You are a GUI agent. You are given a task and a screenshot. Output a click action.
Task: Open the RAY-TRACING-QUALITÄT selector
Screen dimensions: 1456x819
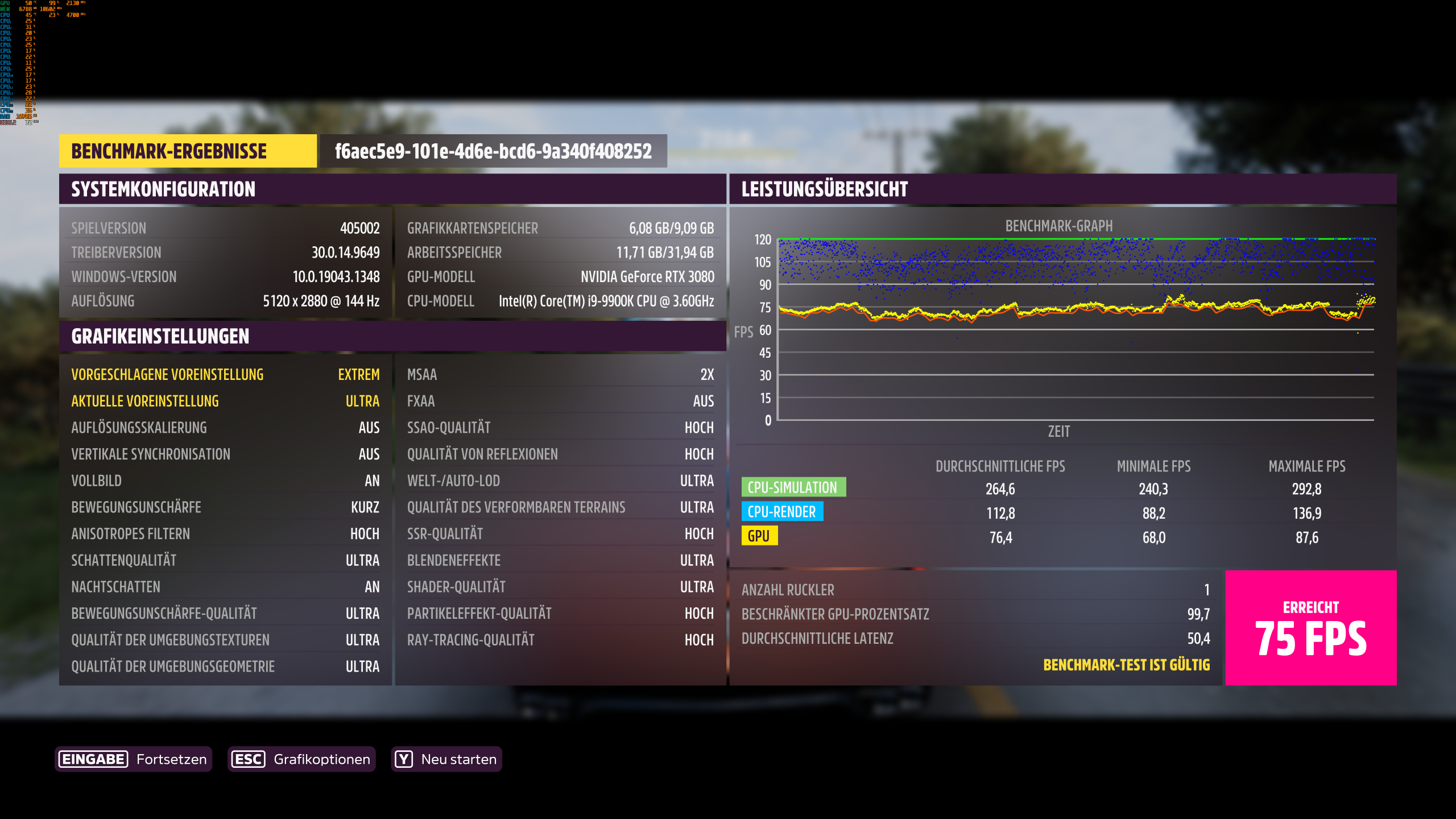(561, 639)
